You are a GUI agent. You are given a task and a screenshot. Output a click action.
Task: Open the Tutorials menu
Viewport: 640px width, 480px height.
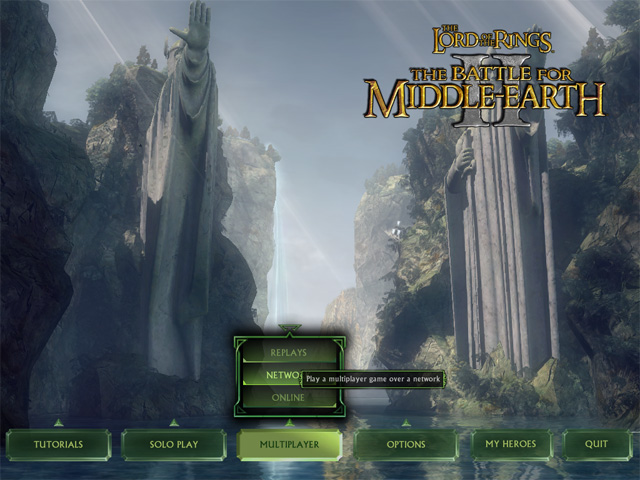tap(58, 444)
